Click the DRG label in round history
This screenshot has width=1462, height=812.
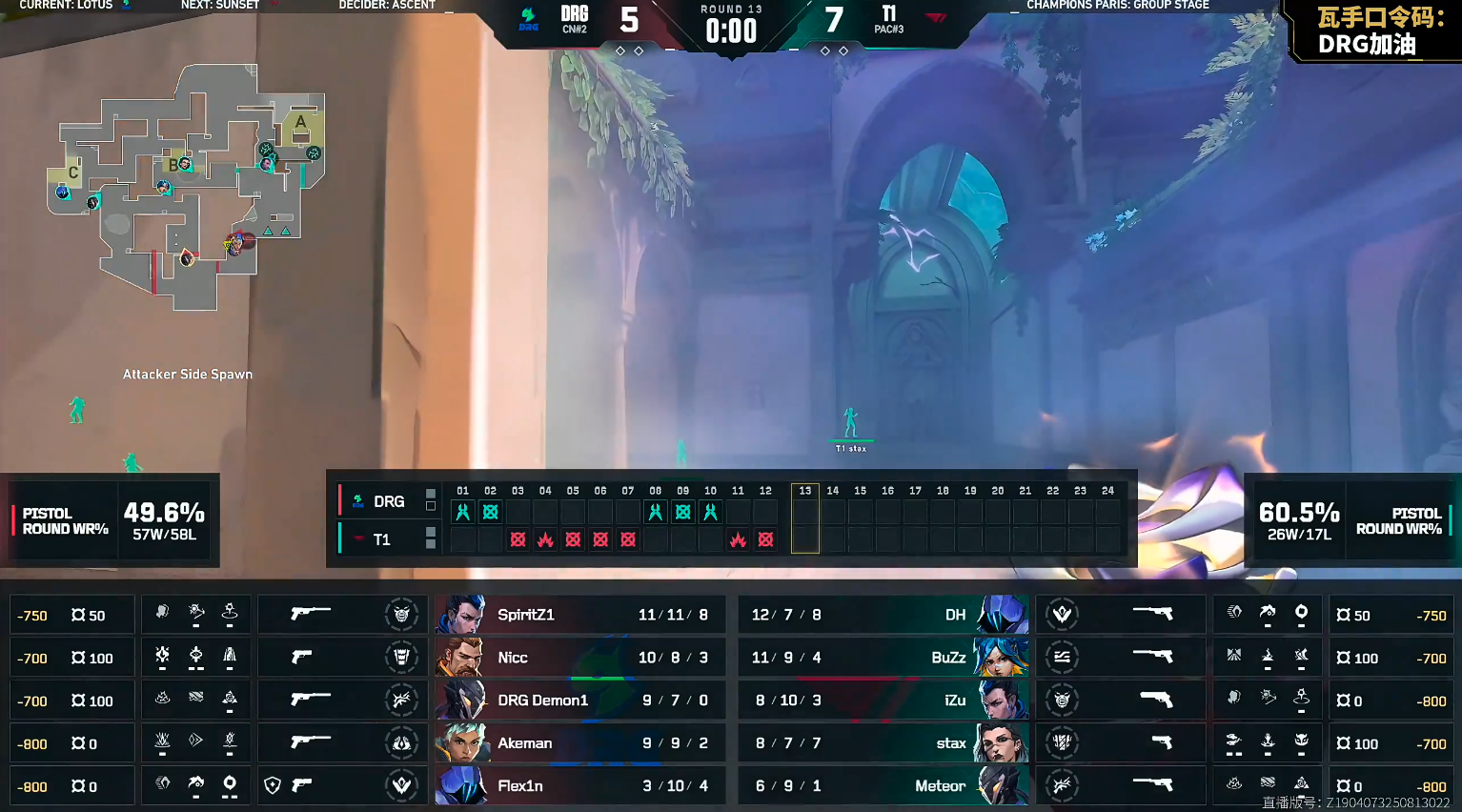[x=388, y=501]
